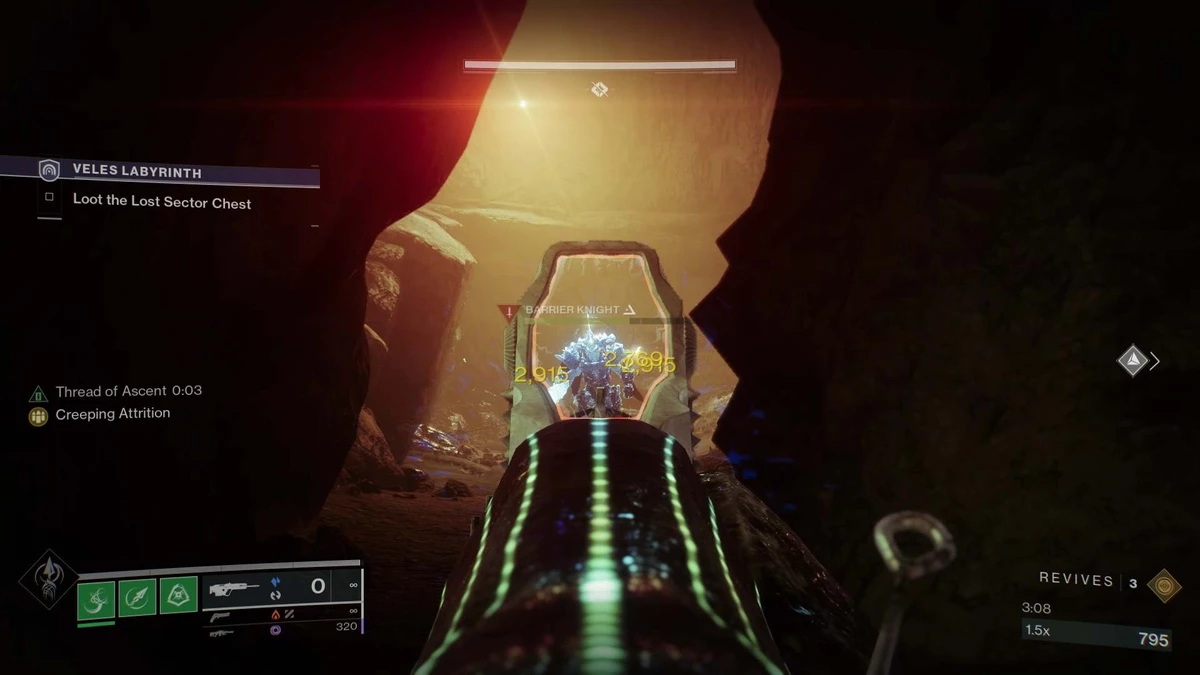Activate the super ability diamond icon
1200x675 pixels.
click(47, 579)
